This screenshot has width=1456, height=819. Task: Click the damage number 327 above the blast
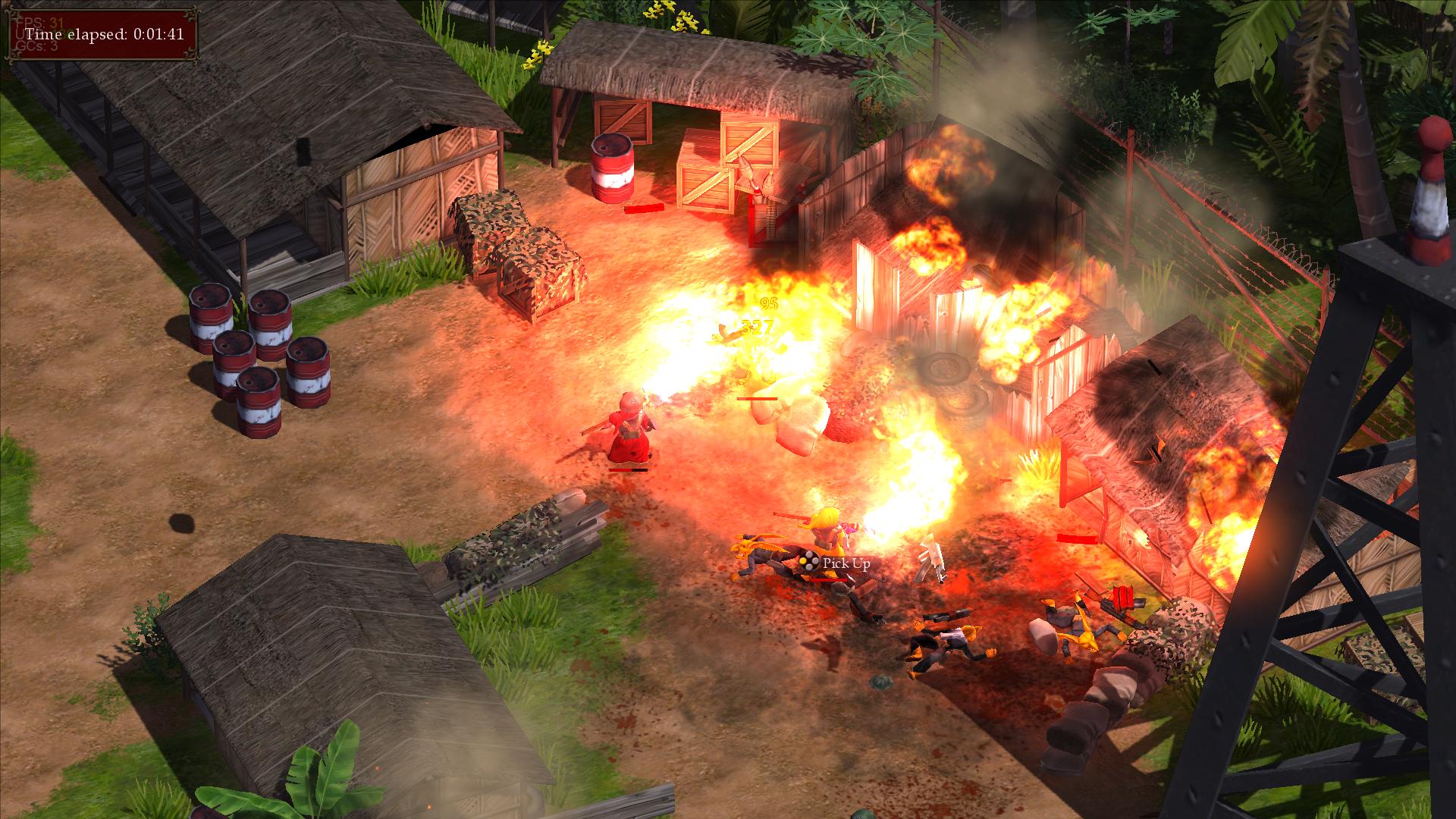point(756,328)
